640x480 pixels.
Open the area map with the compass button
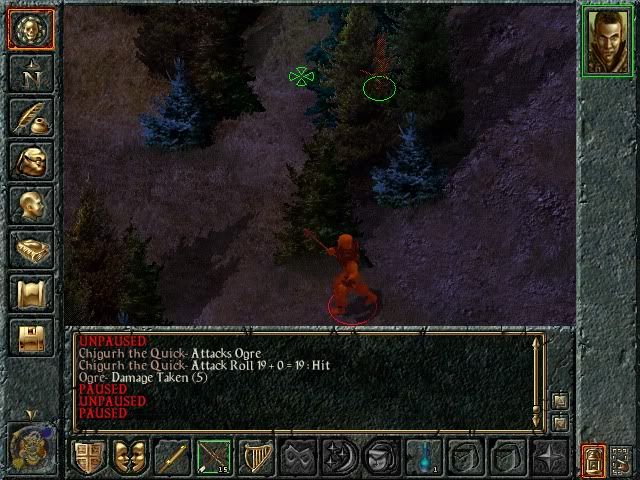pyautogui.click(x=30, y=73)
